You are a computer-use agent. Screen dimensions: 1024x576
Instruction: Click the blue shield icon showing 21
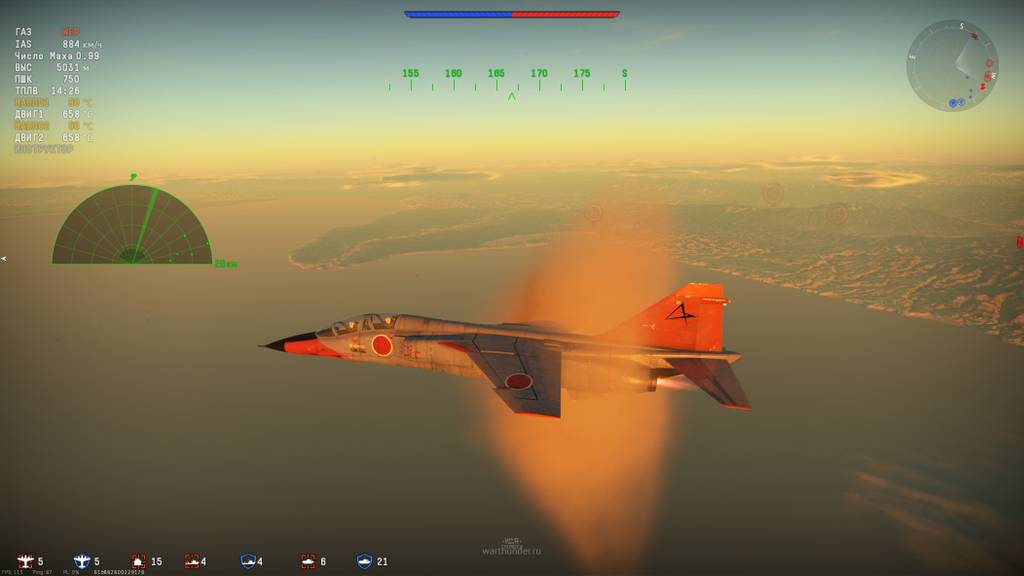point(364,562)
